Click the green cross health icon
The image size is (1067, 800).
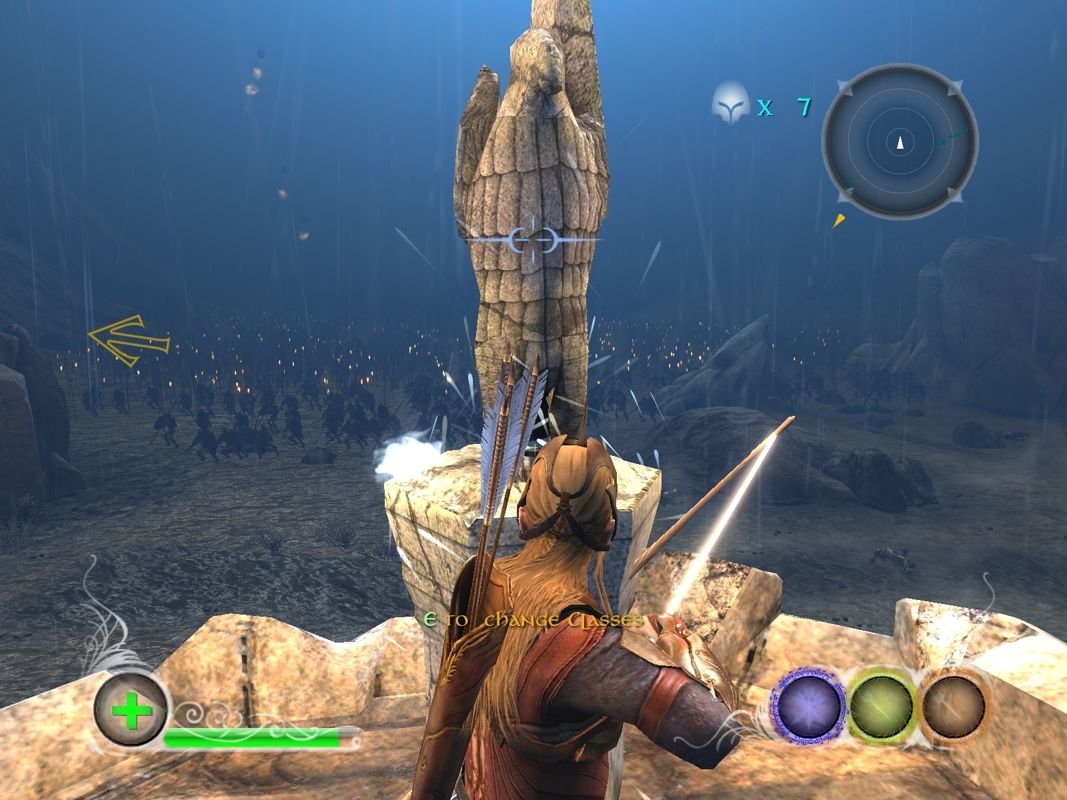(131, 710)
